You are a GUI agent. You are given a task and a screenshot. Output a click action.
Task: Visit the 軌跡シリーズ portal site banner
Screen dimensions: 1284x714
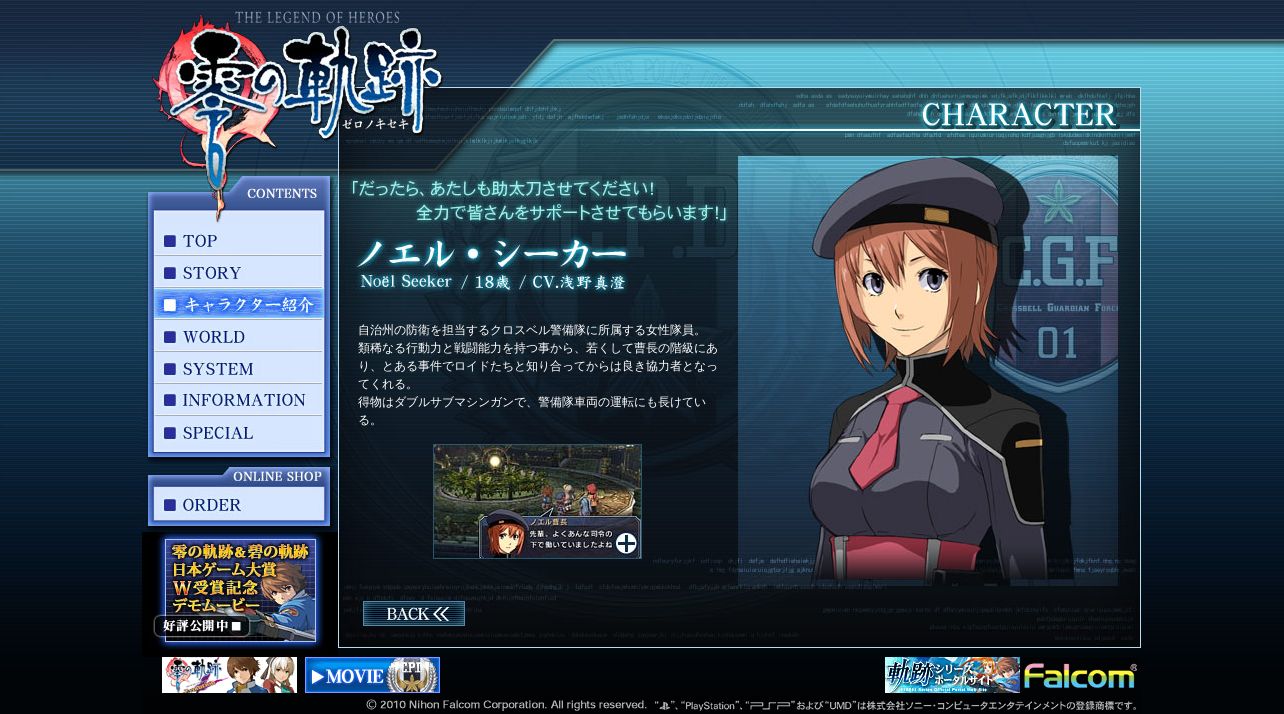click(x=951, y=675)
